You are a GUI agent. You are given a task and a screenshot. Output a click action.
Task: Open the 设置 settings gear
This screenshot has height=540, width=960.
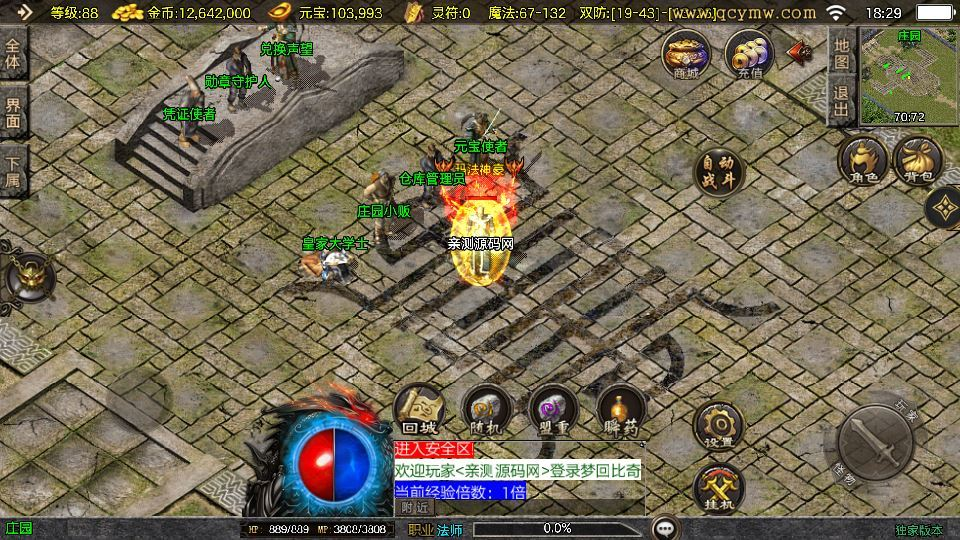(718, 425)
